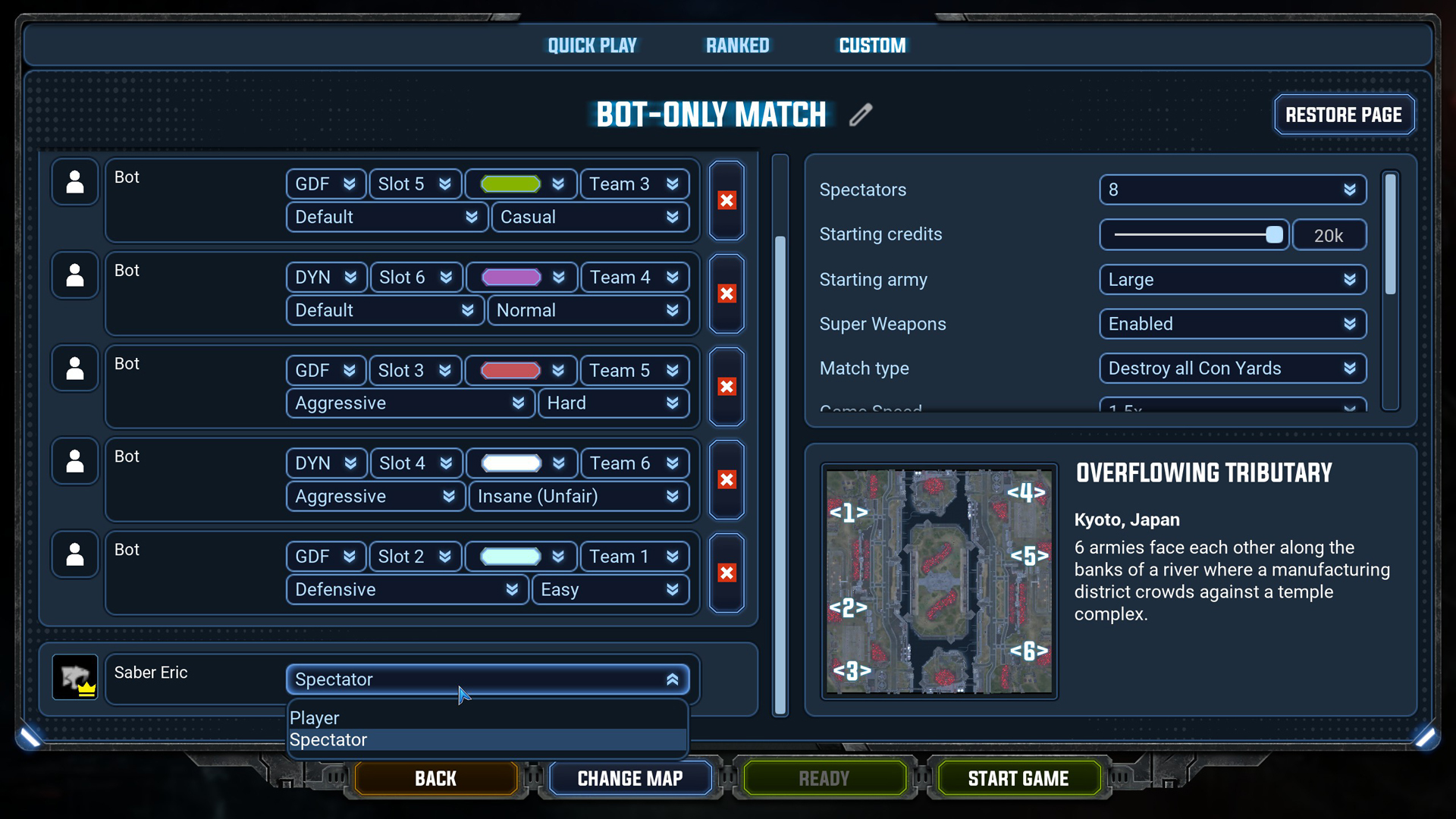Open the Team 5 selection dropdown
Image resolution: width=1456 pixels, height=819 pixels.
point(634,371)
